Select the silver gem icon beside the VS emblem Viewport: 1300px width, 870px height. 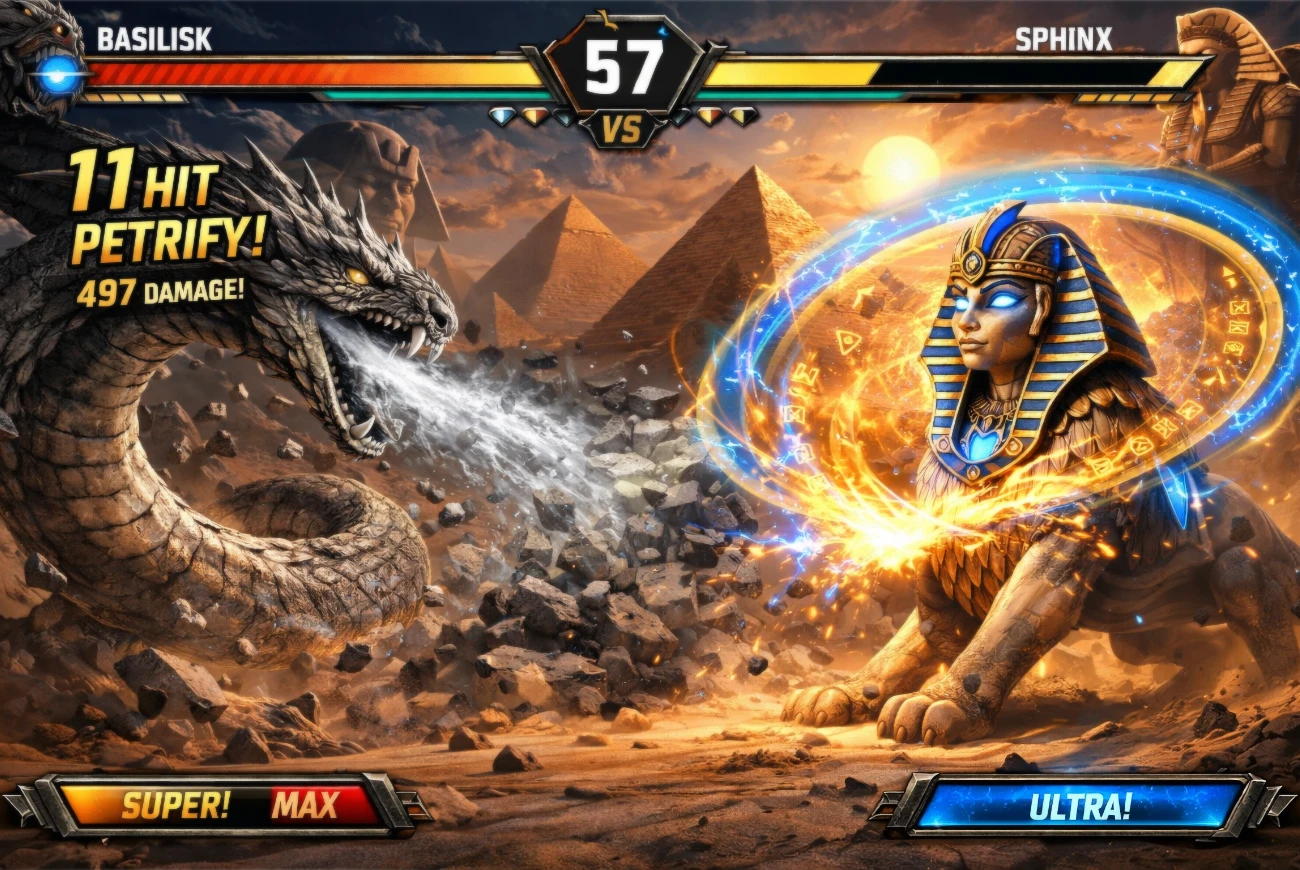pos(563,117)
